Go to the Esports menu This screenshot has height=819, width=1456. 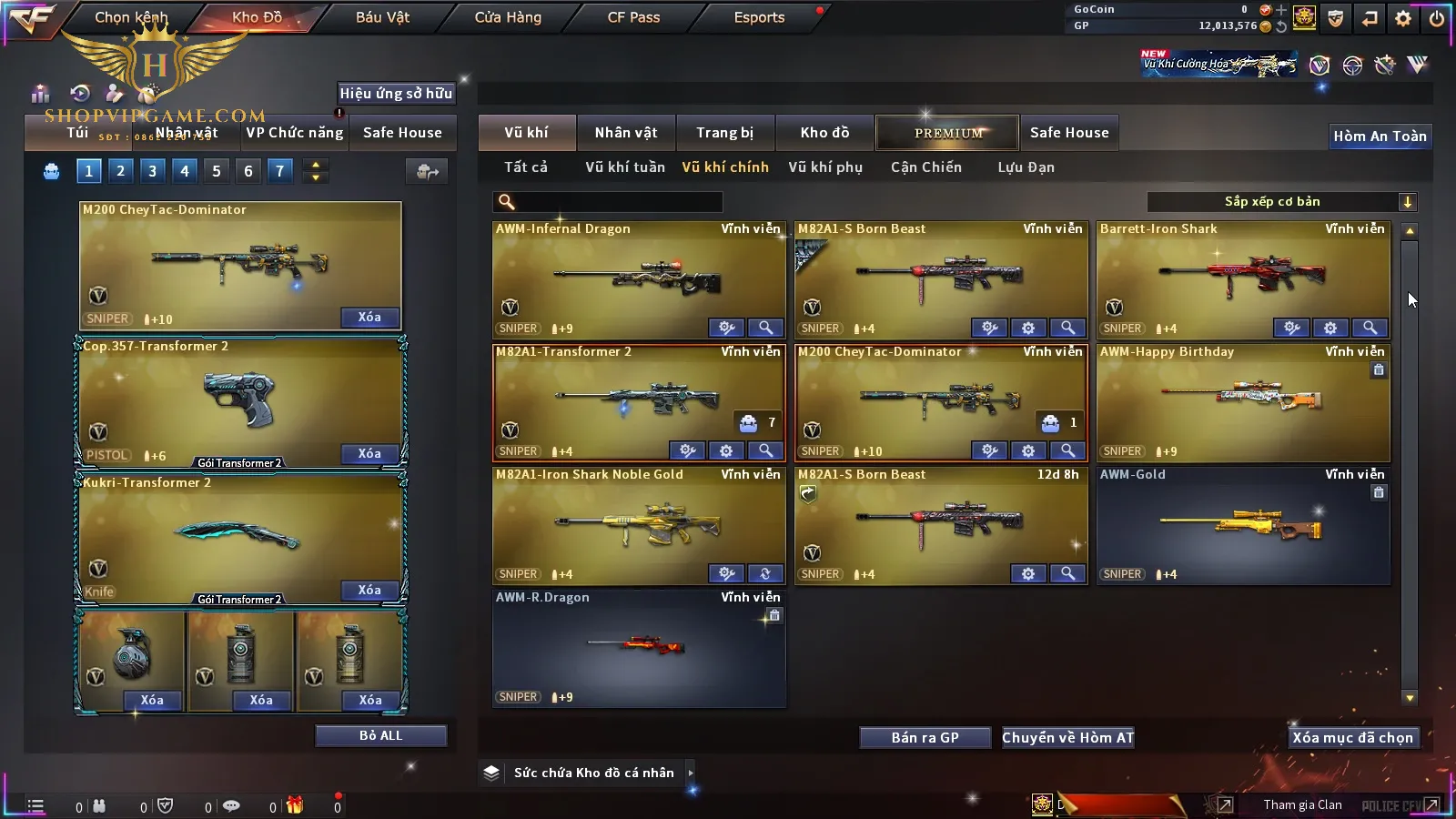759,17
